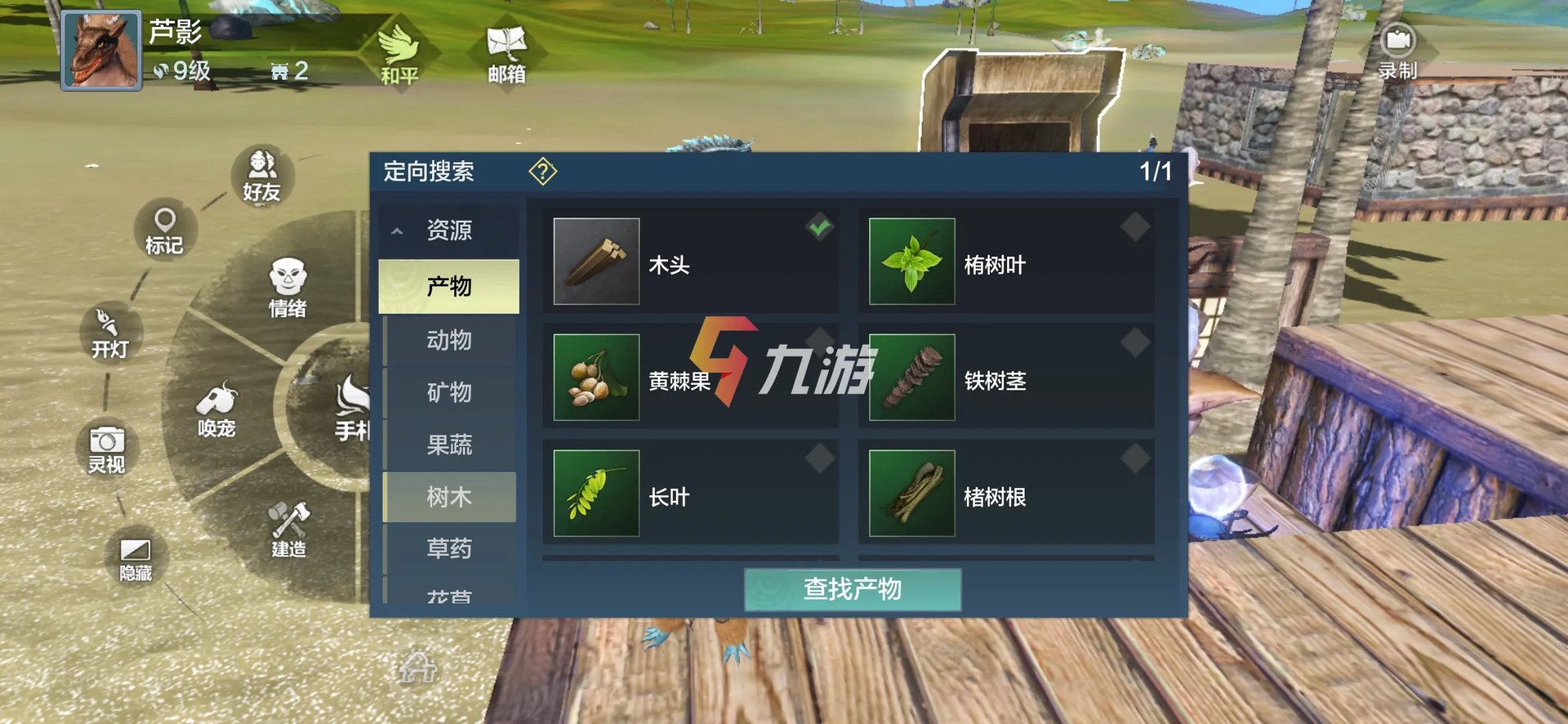Open the 和平 peace mode dove icon
Screen dimensions: 1568x724
coord(398,51)
